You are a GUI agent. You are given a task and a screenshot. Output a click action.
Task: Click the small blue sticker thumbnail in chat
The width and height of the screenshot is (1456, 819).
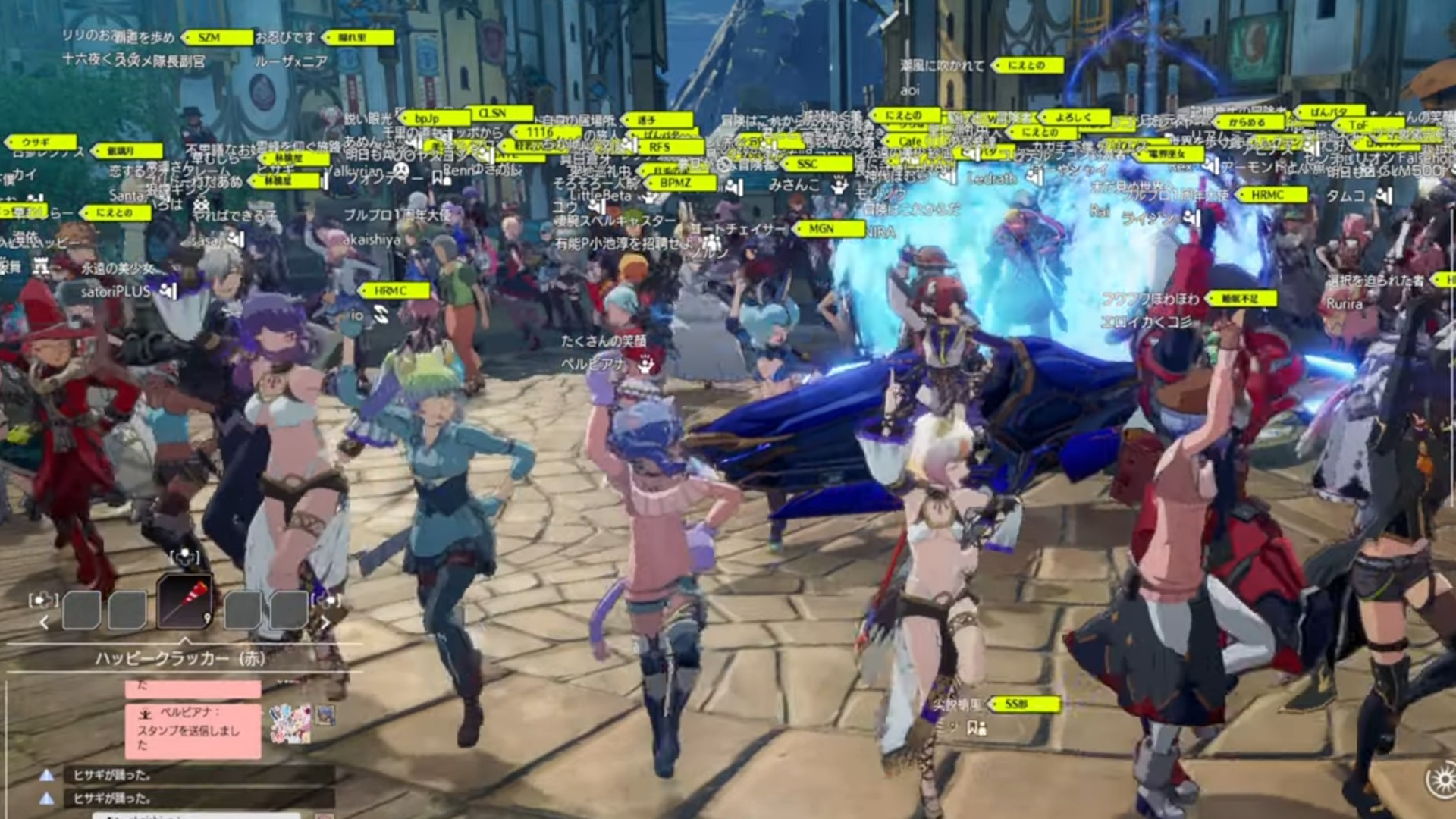pyautogui.click(x=326, y=716)
